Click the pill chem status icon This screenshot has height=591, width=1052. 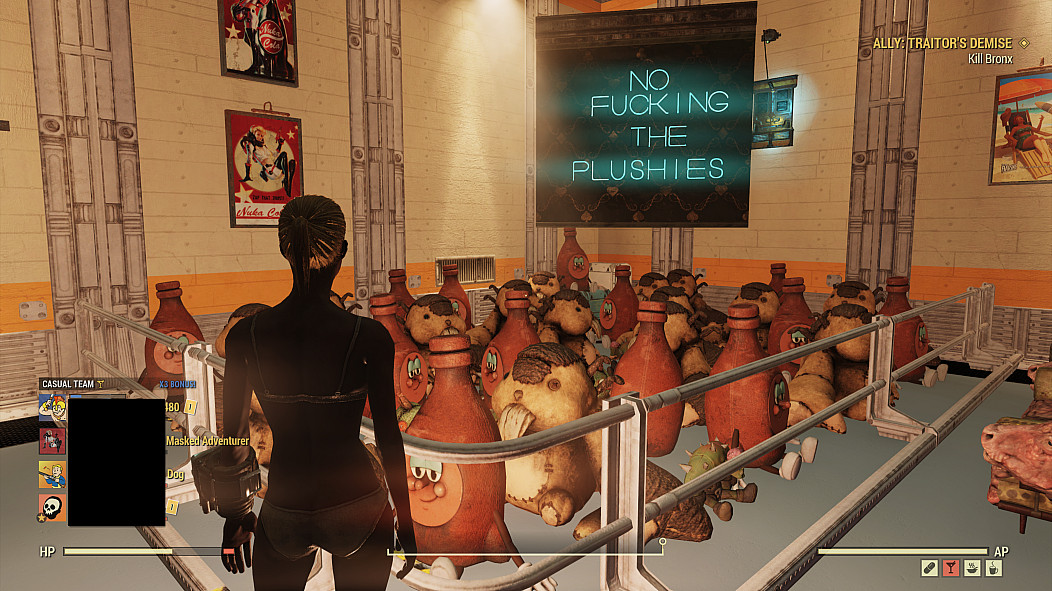pos(929,568)
